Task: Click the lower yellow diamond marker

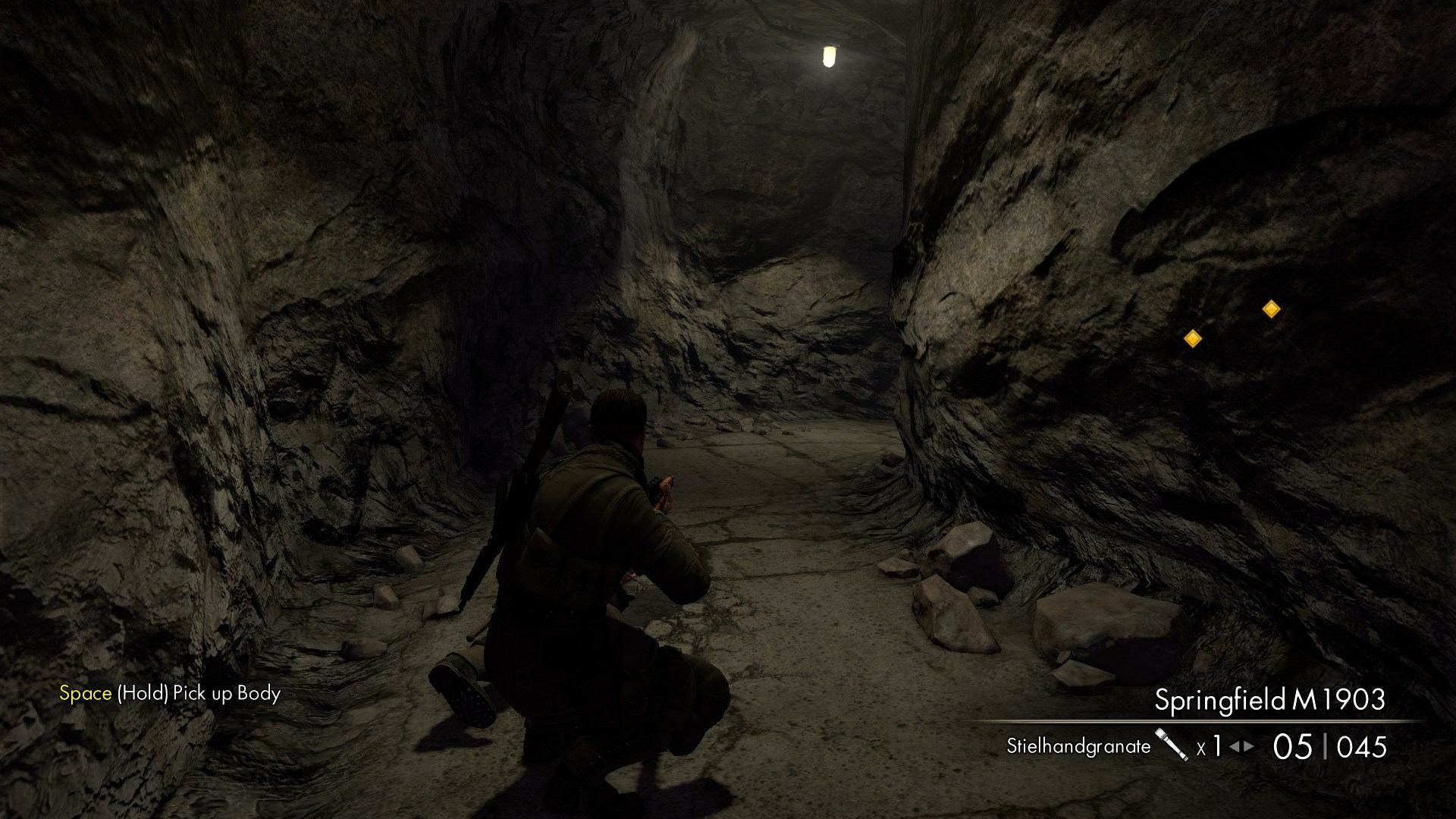Action: (x=1192, y=339)
